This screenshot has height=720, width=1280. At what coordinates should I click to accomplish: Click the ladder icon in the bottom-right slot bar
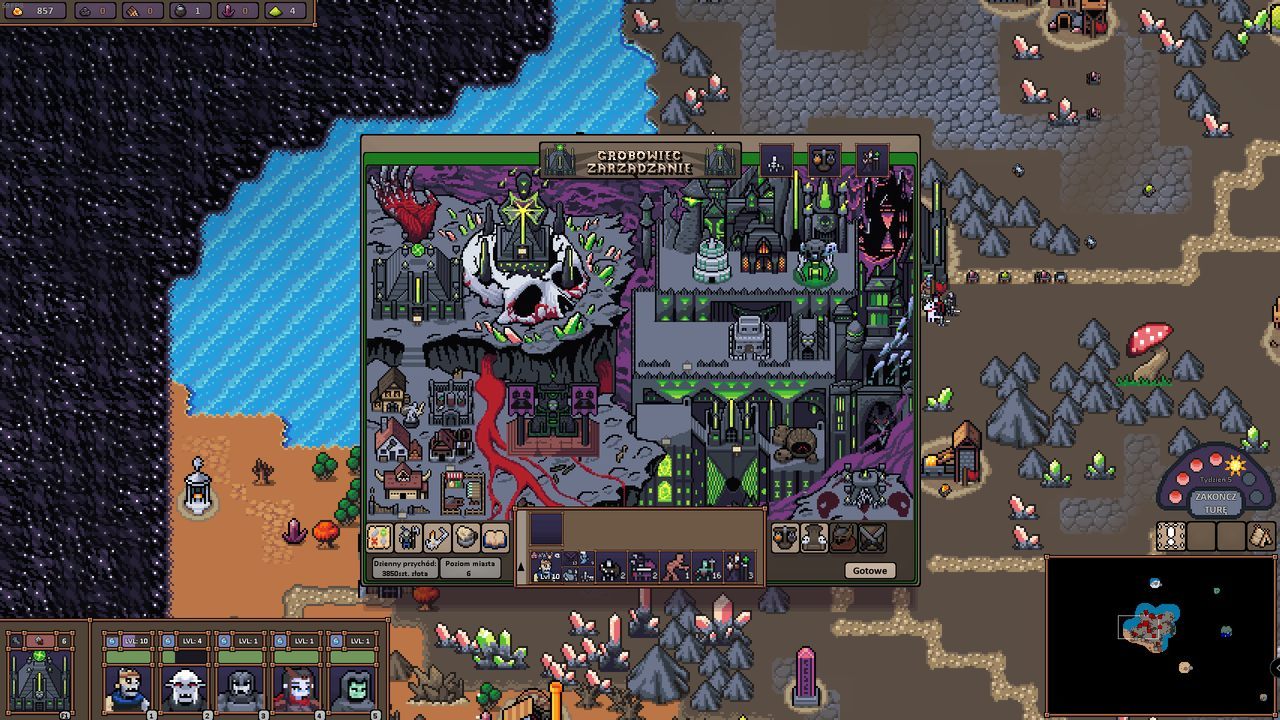1170,537
